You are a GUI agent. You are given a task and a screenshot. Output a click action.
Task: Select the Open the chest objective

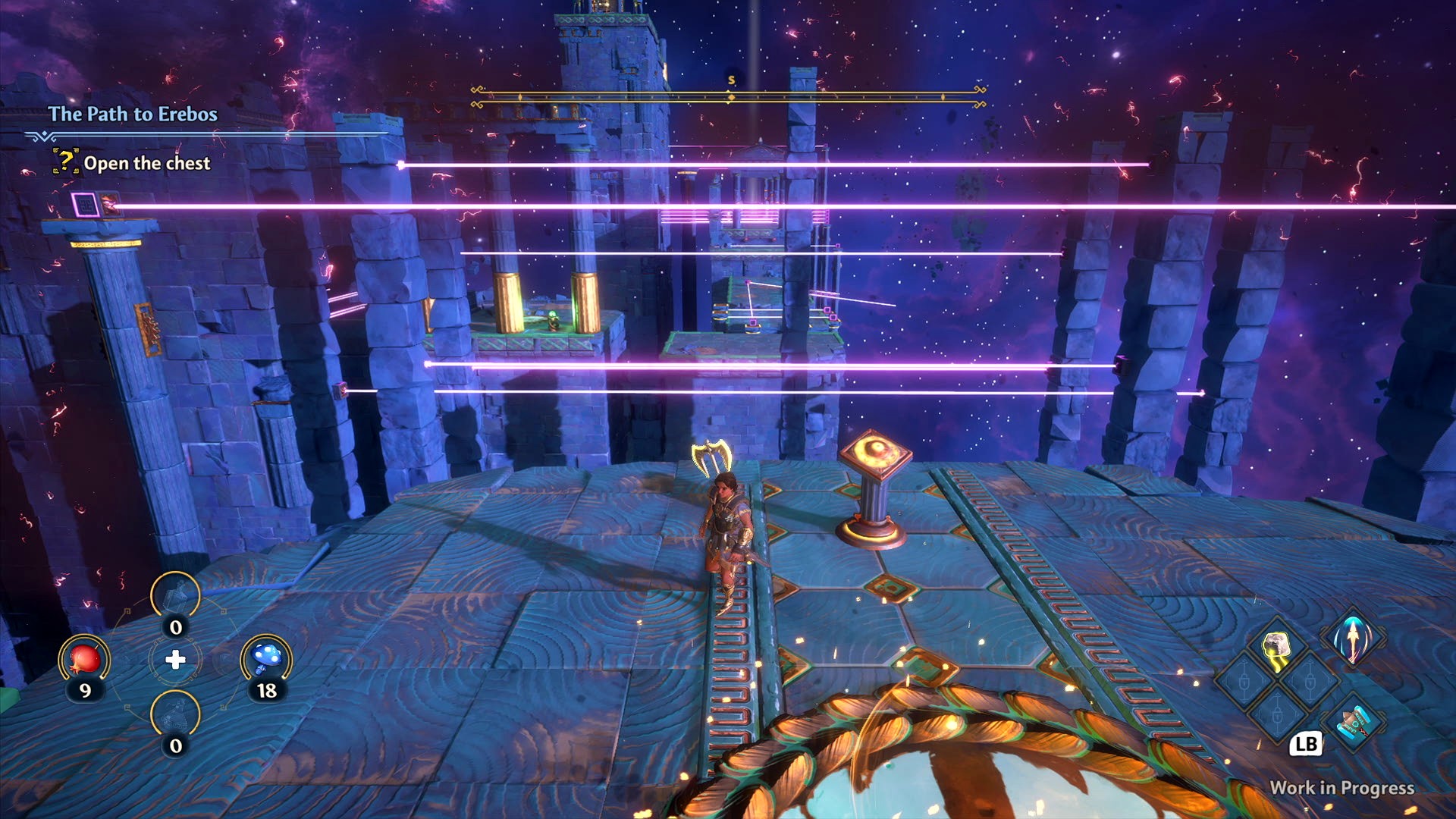[146, 163]
